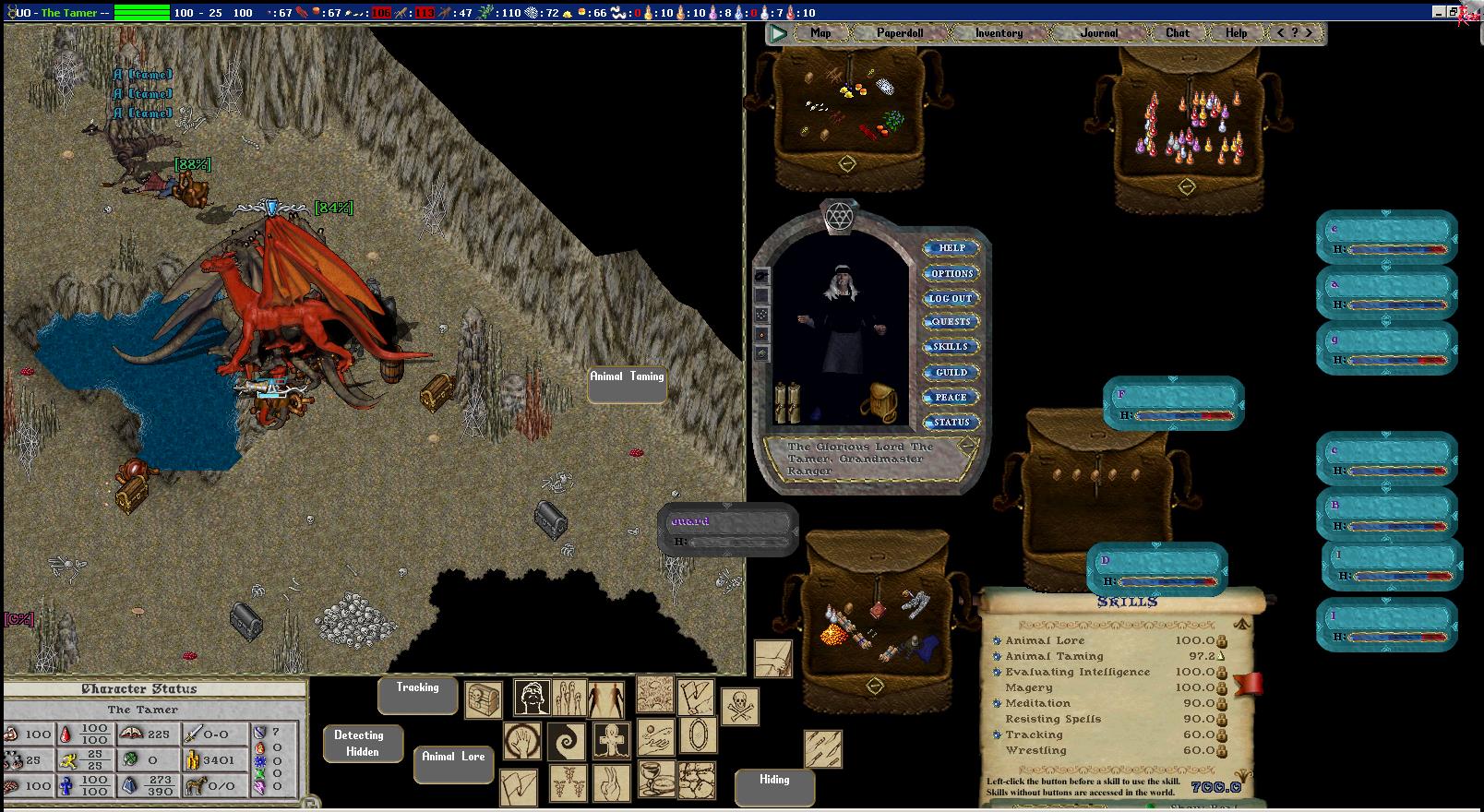Image resolution: width=1484 pixels, height=812 pixels.
Task: Use the Detecting Hidden skill button
Action: (x=363, y=743)
